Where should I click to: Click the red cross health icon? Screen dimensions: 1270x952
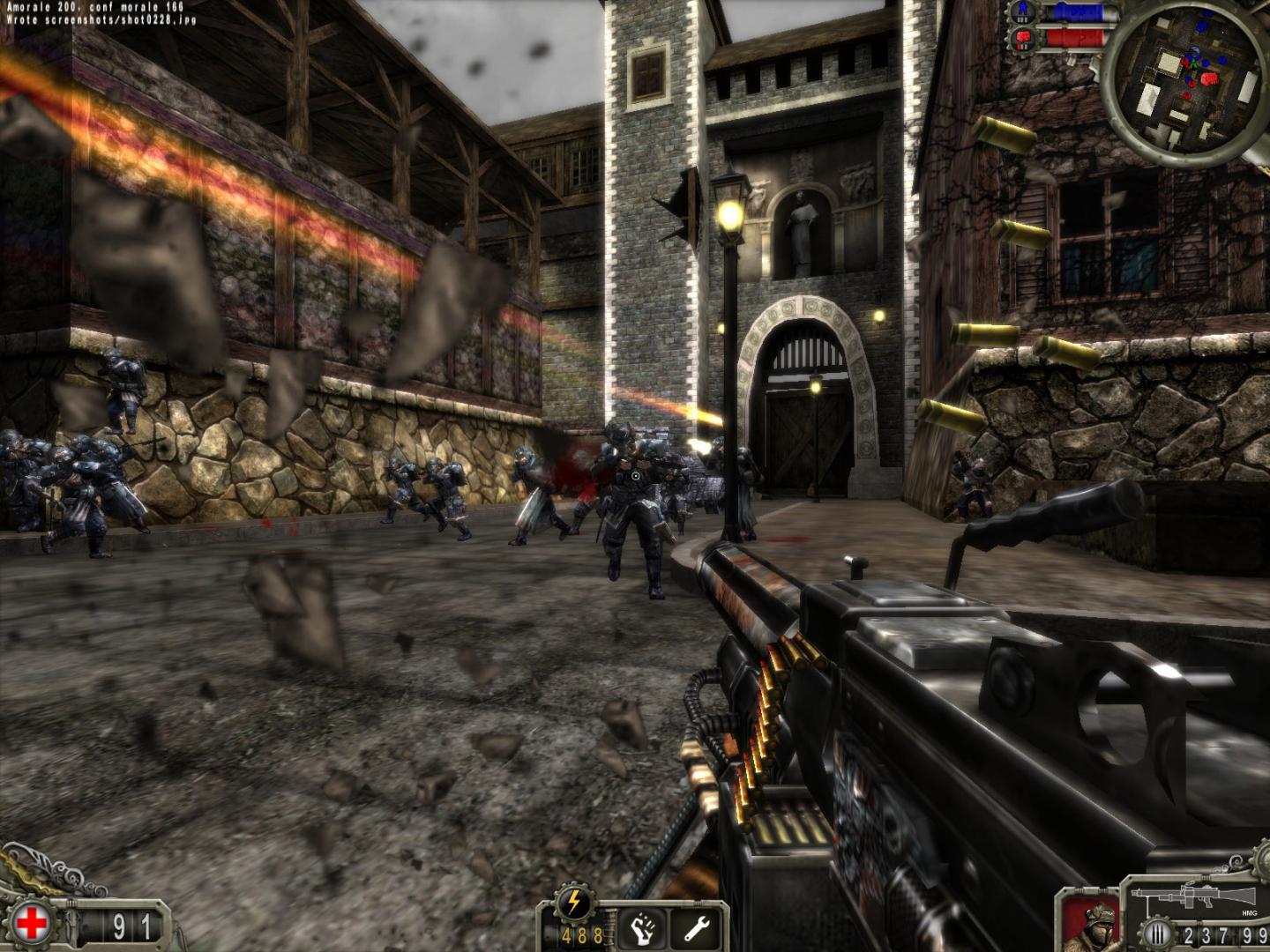32,922
